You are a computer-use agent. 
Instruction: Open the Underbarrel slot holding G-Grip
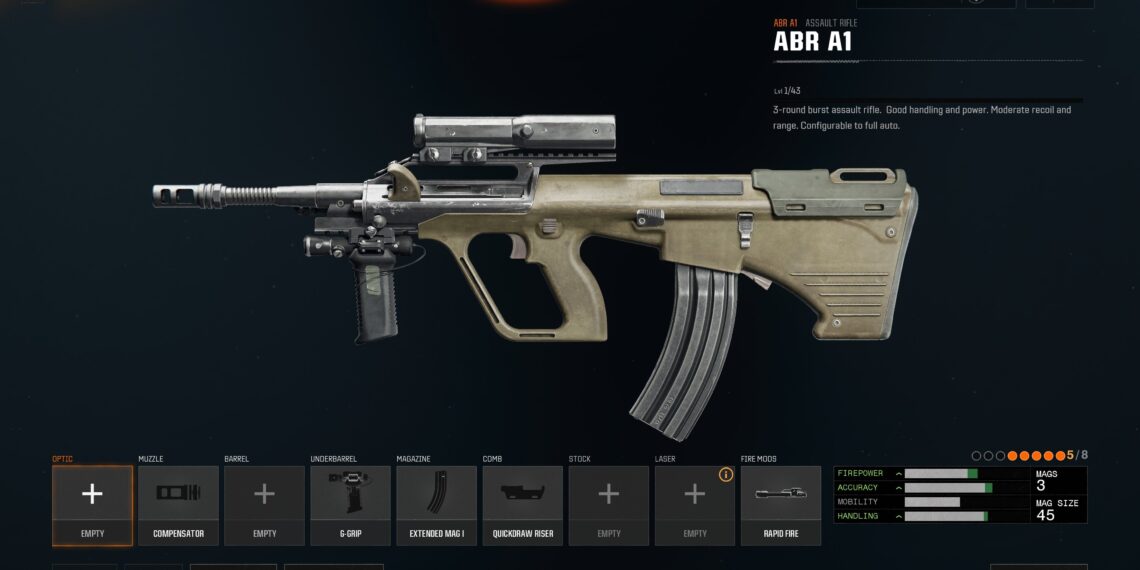click(350, 505)
